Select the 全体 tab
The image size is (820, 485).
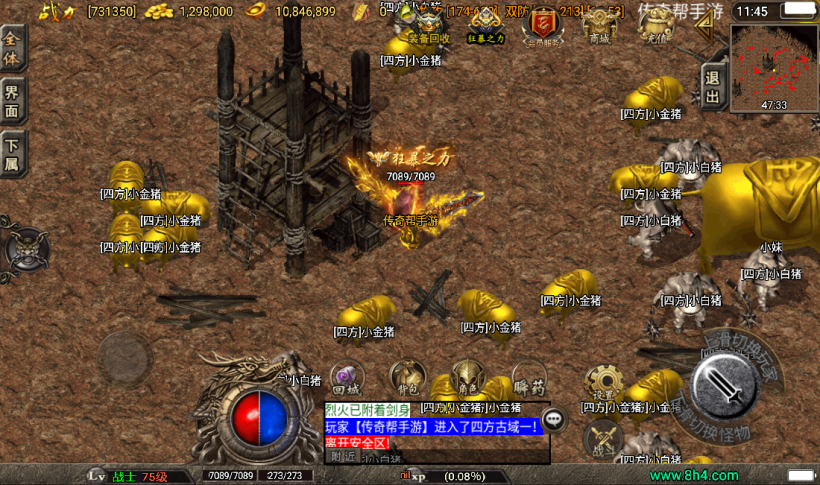click(x=12, y=47)
